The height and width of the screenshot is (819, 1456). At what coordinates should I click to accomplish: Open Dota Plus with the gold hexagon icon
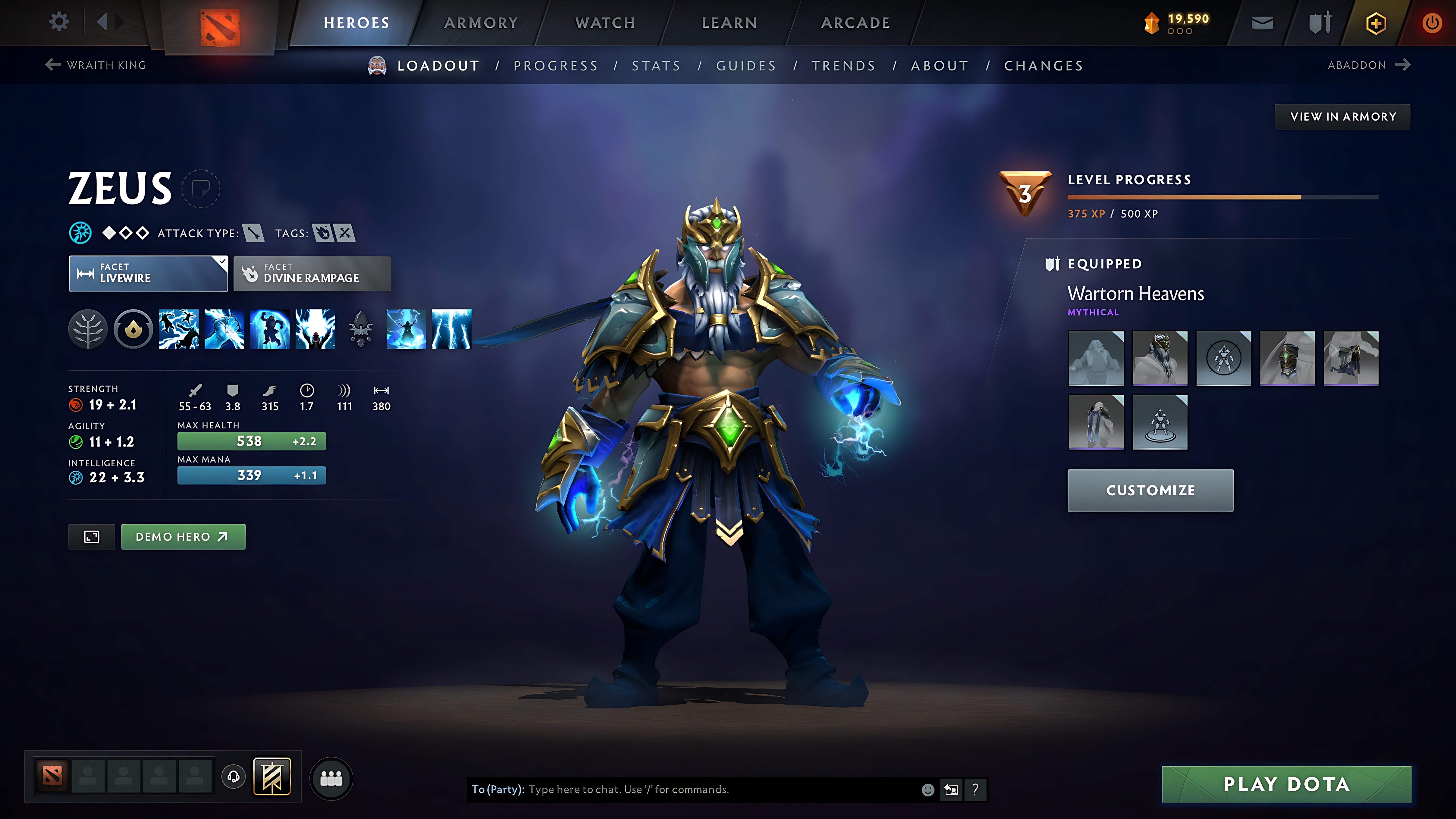pos(1375,22)
